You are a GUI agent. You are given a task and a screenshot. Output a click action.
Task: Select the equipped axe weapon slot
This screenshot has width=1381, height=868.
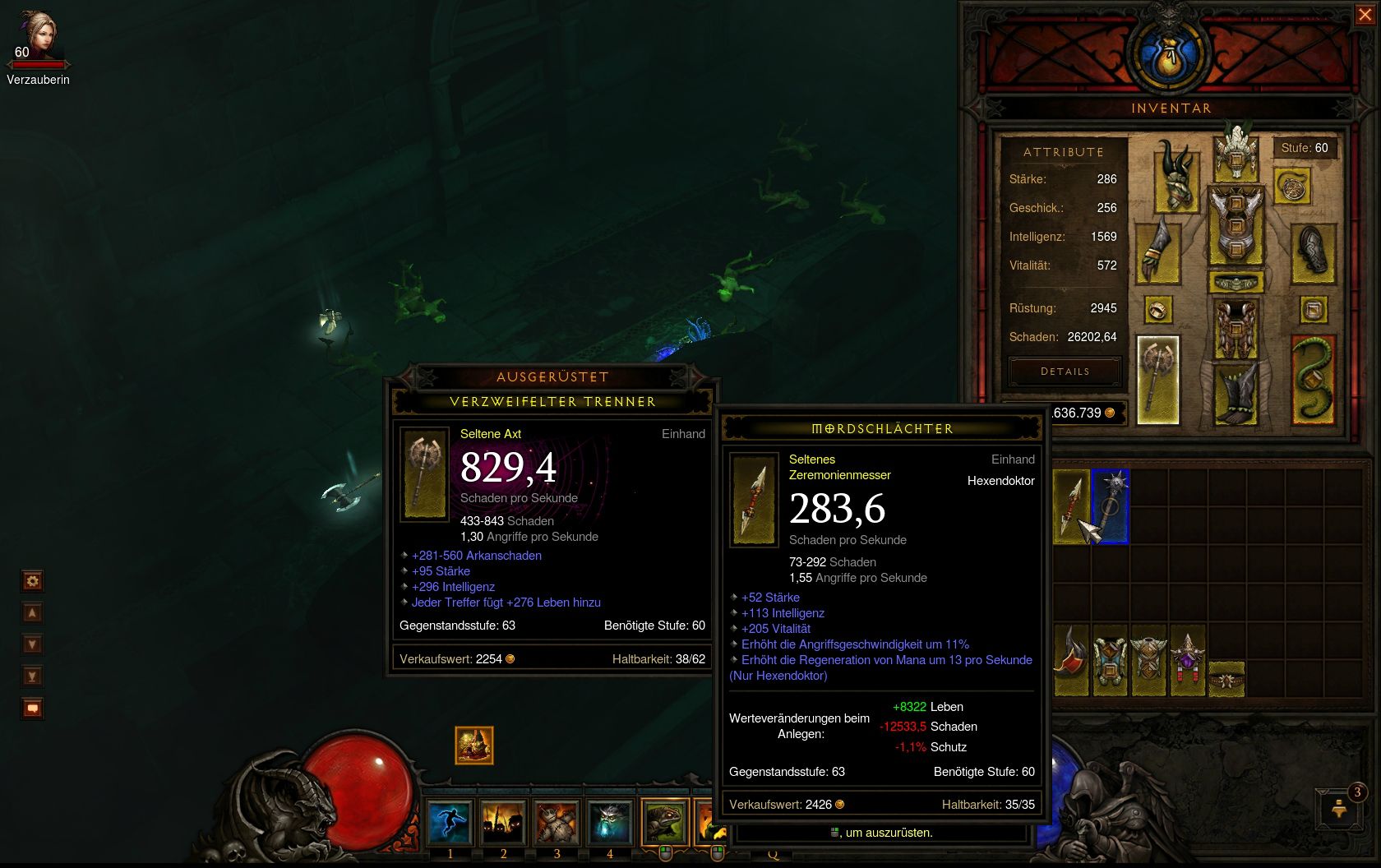(1157, 380)
